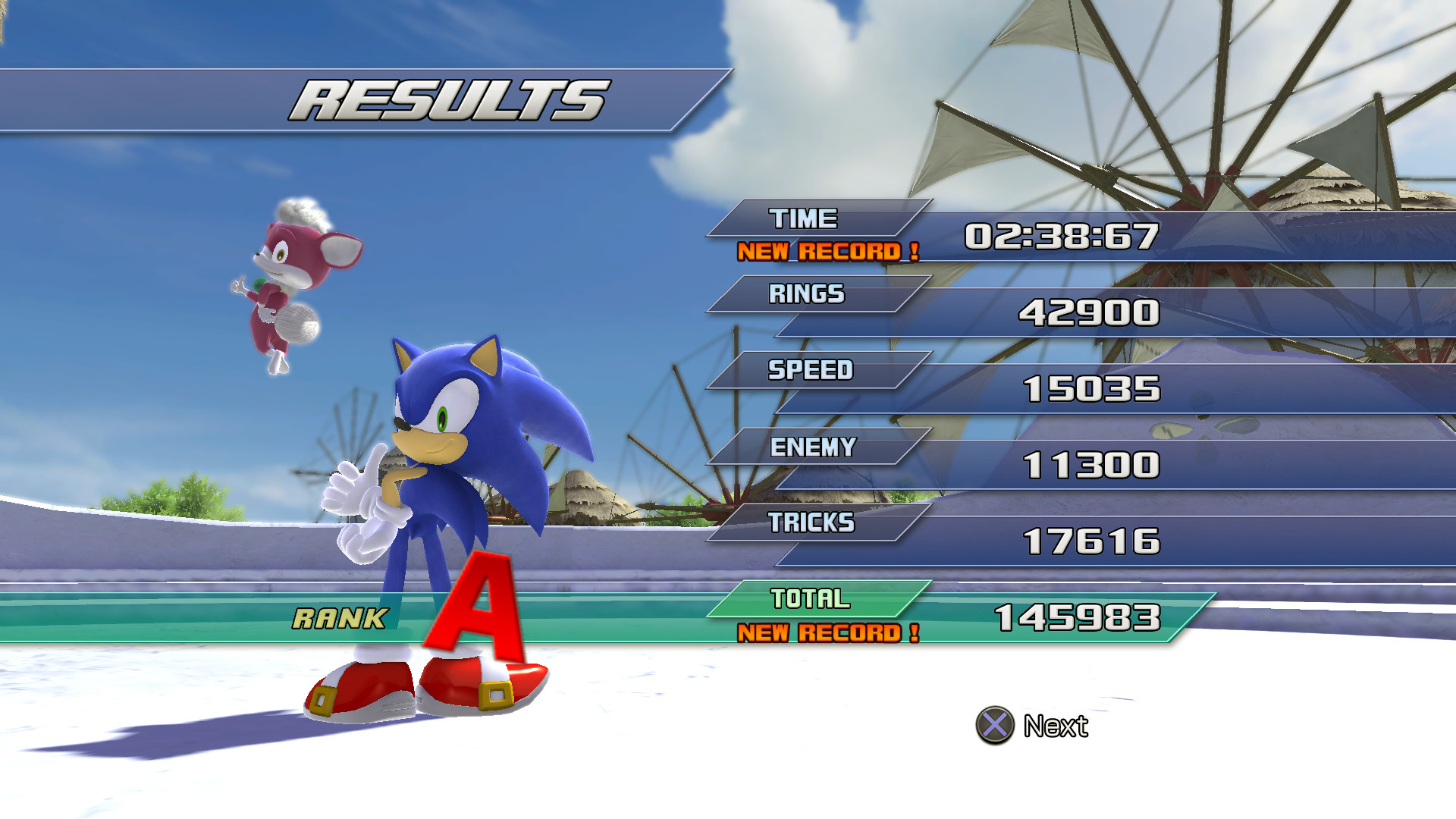Select the TIME header plate
Image resolution: width=1456 pixels, height=819 pixels.
(x=804, y=218)
